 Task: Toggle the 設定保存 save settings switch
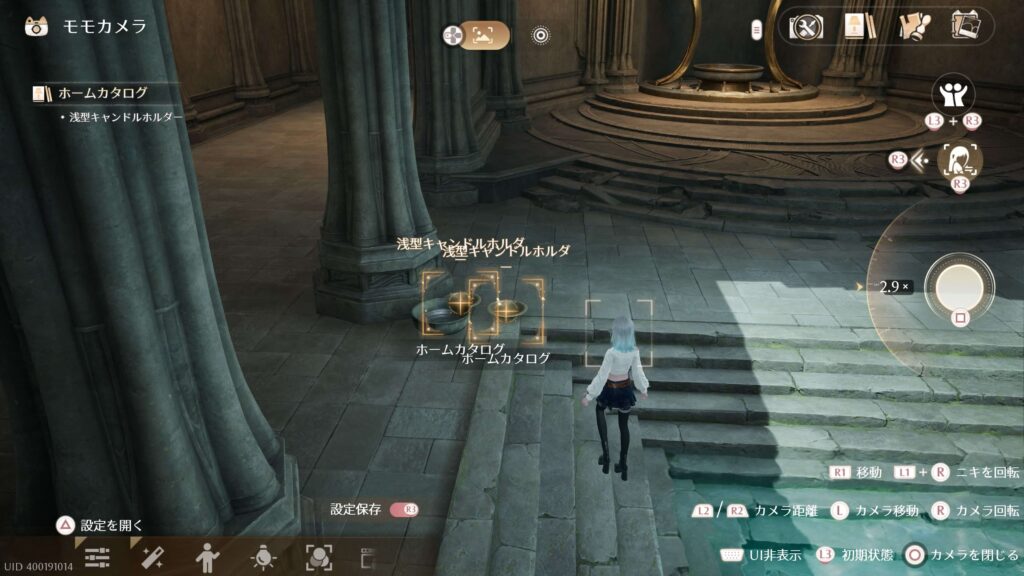coord(404,509)
